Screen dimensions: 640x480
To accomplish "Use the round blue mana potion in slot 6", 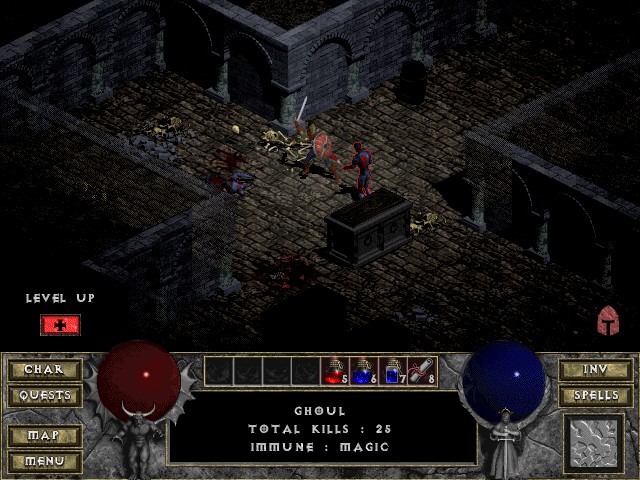I will (362, 372).
